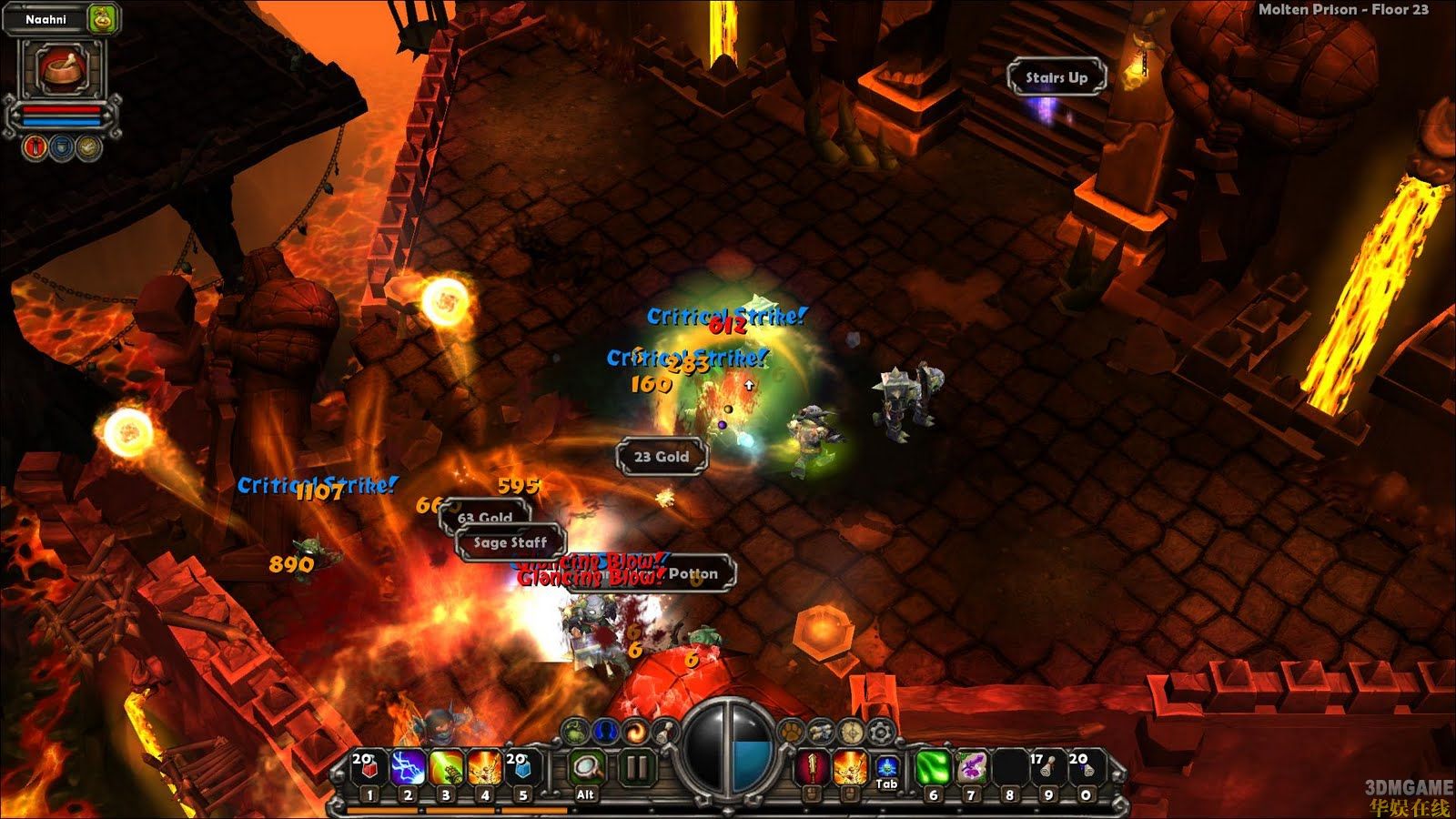Use the blue mana potion in slot 5
This screenshot has height=819, width=1456.
(522, 770)
